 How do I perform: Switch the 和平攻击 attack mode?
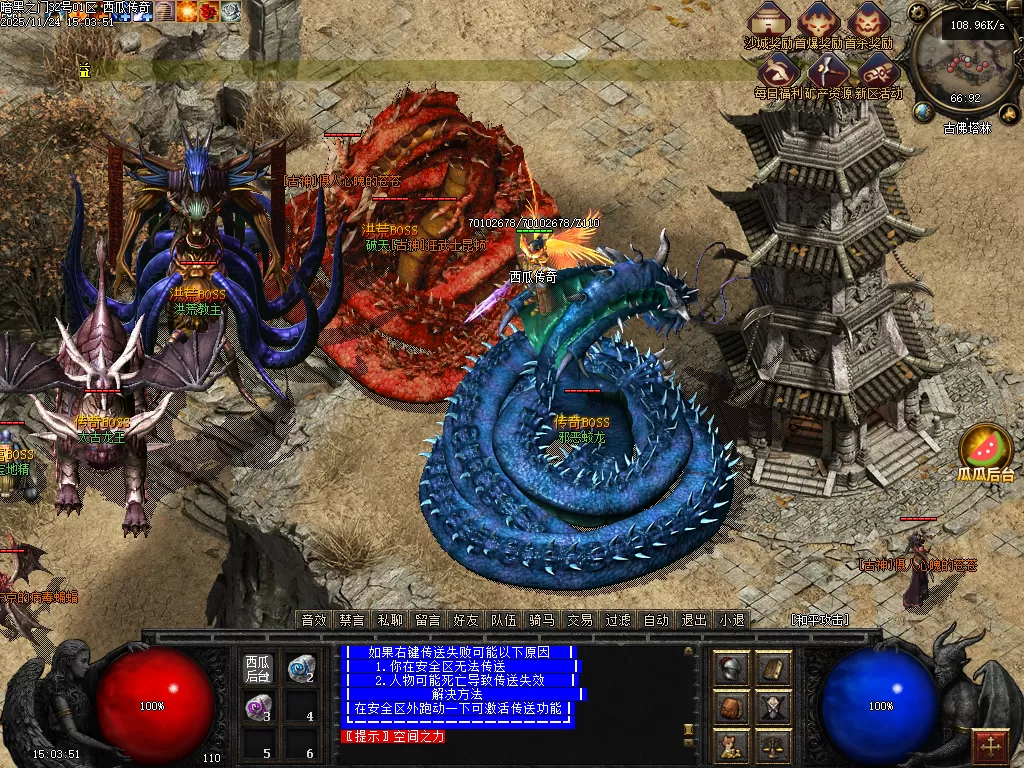820,620
